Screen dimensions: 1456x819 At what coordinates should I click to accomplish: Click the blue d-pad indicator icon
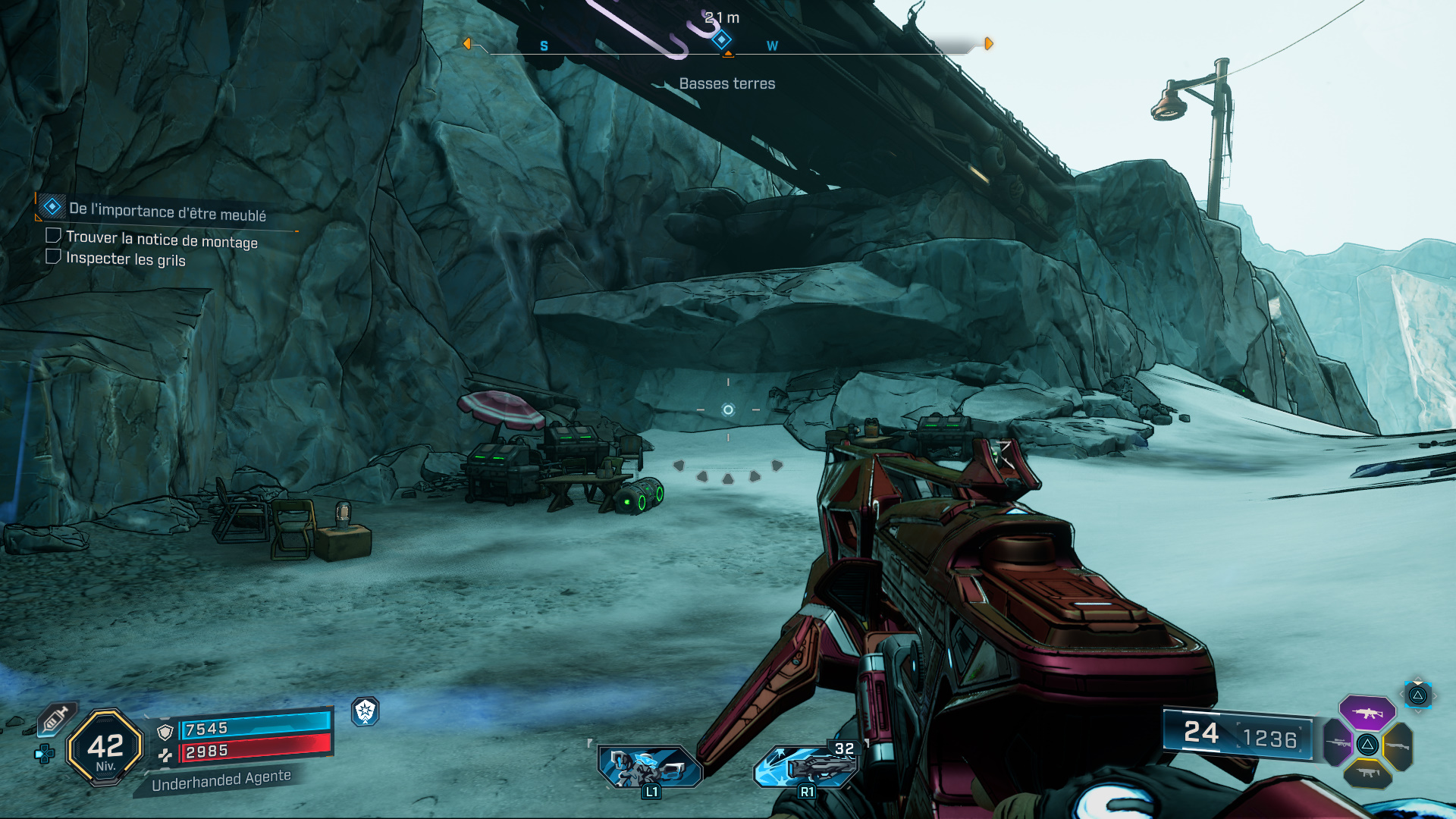pos(45,754)
